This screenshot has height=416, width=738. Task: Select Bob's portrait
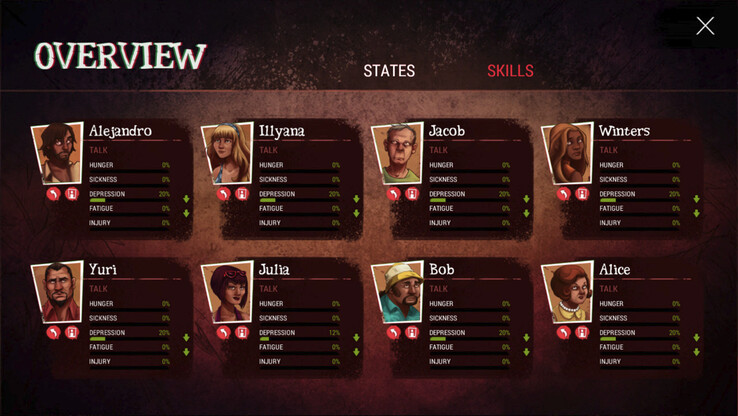pyautogui.click(x=396, y=292)
